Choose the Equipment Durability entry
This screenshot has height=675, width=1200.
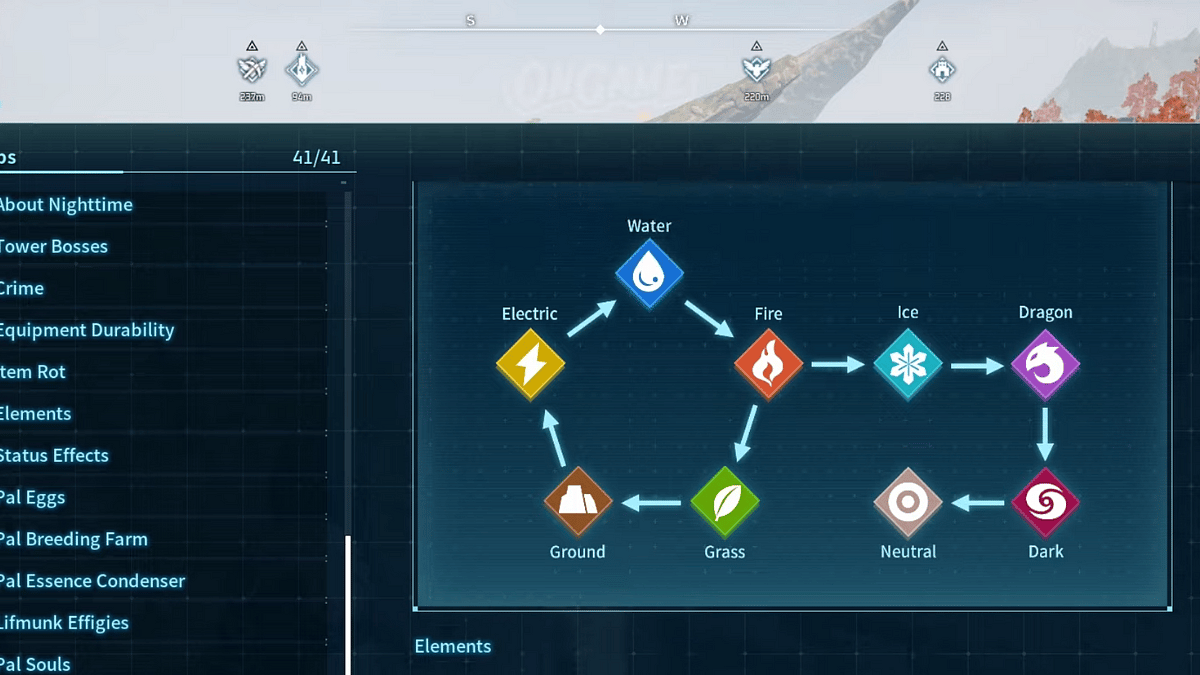(x=87, y=330)
